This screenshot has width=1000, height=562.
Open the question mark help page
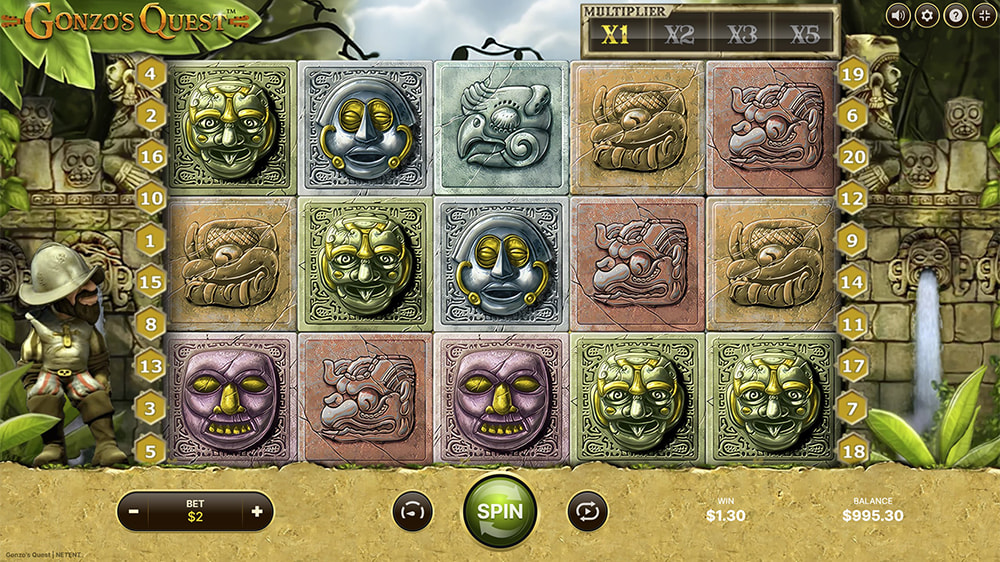[955, 15]
